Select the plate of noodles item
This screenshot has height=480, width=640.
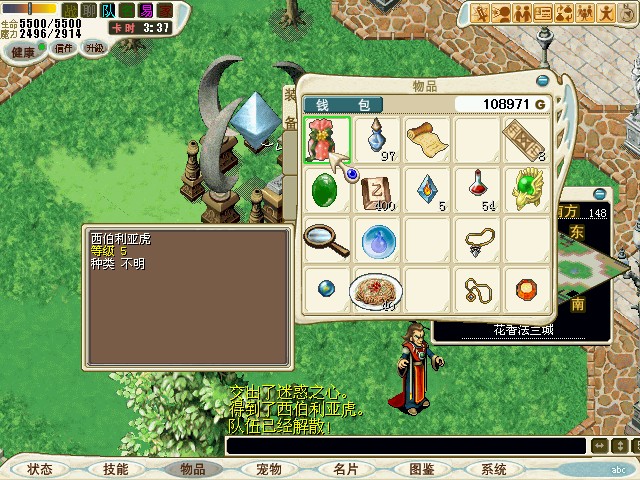coord(374,289)
